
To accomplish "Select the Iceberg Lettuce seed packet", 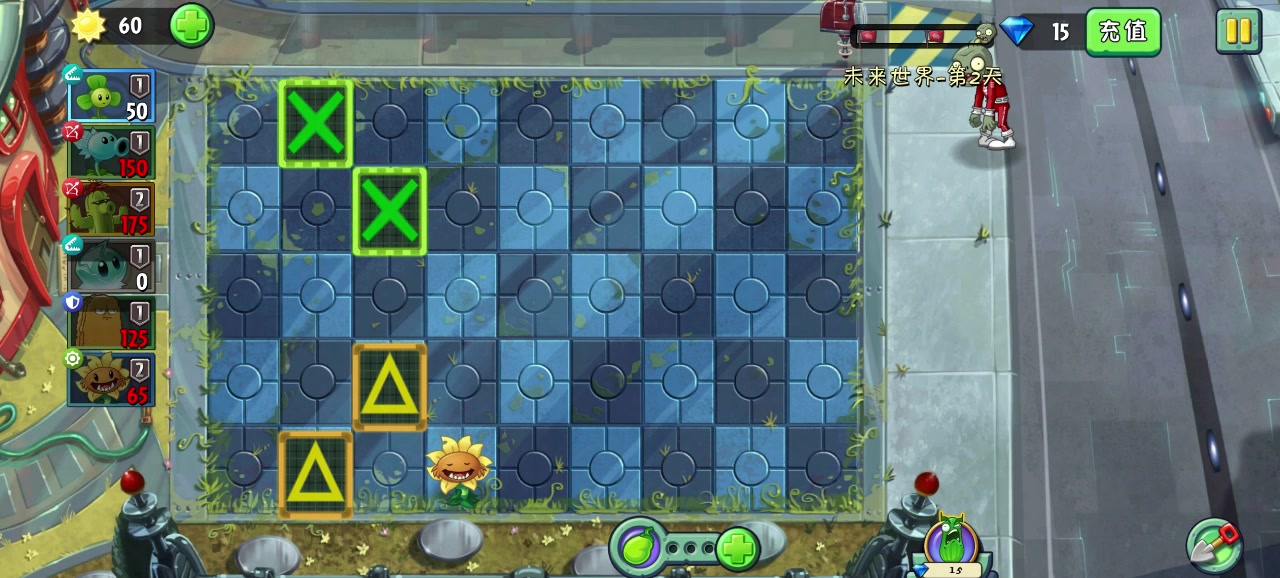I will click(111, 265).
